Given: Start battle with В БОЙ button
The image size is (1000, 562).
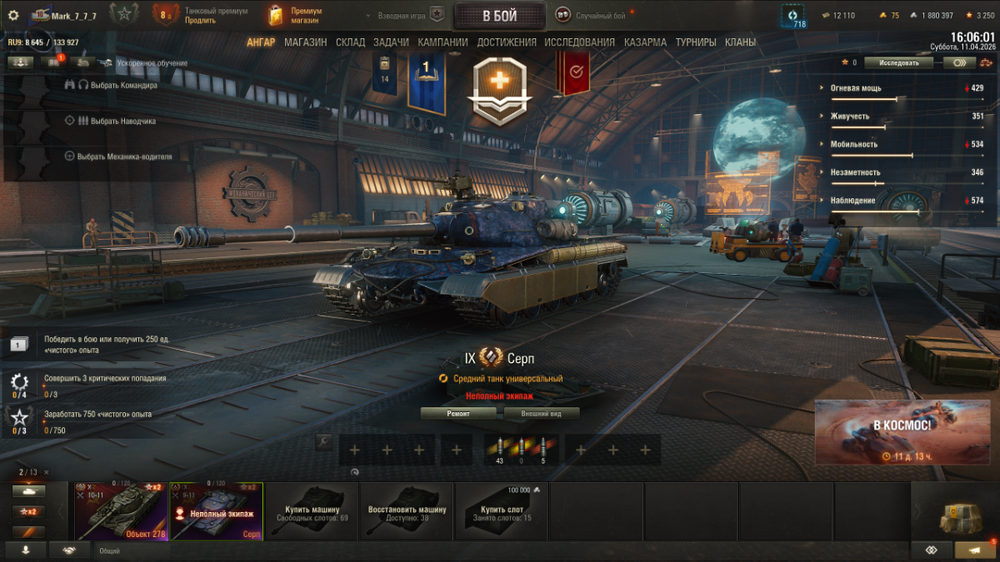Looking at the screenshot, I should [499, 16].
